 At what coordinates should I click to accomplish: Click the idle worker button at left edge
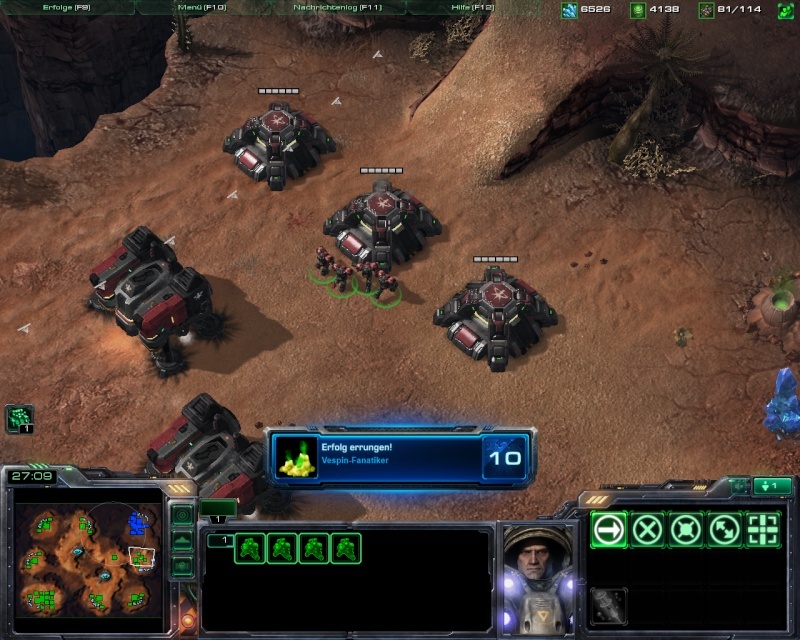click(x=20, y=418)
